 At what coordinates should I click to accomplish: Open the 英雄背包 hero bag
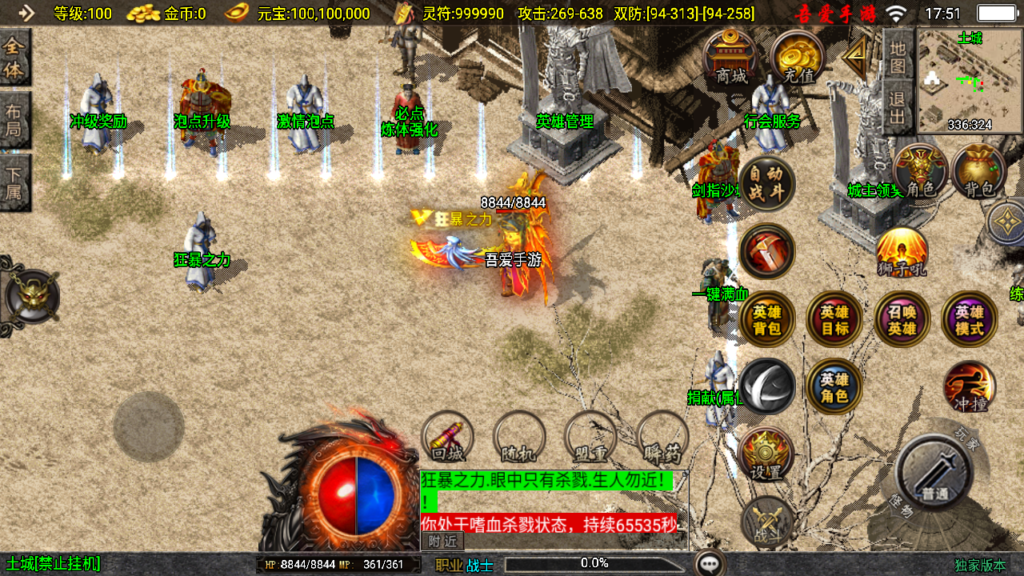point(767,319)
